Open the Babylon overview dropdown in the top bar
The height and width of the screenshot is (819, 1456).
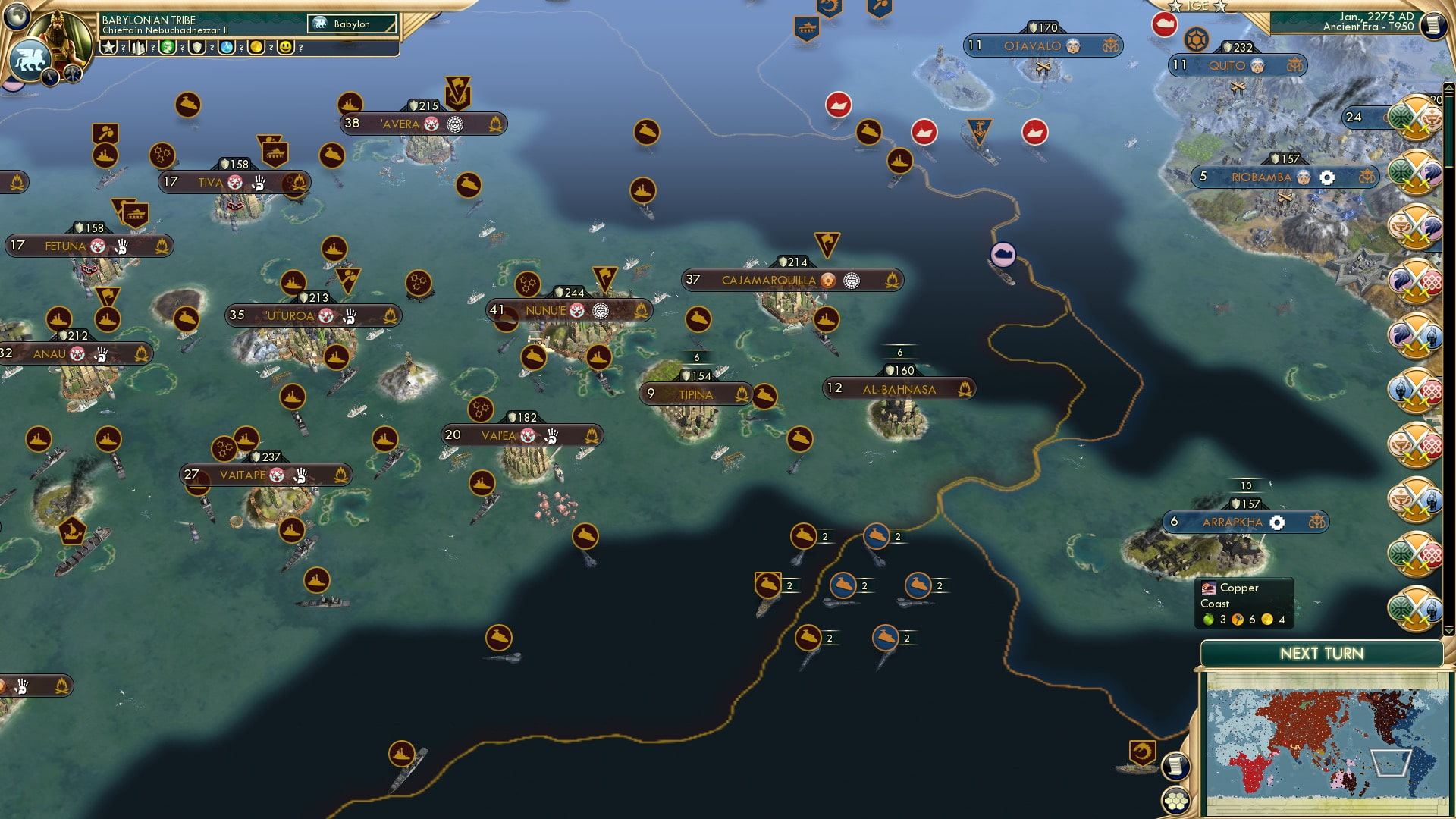(x=353, y=24)
